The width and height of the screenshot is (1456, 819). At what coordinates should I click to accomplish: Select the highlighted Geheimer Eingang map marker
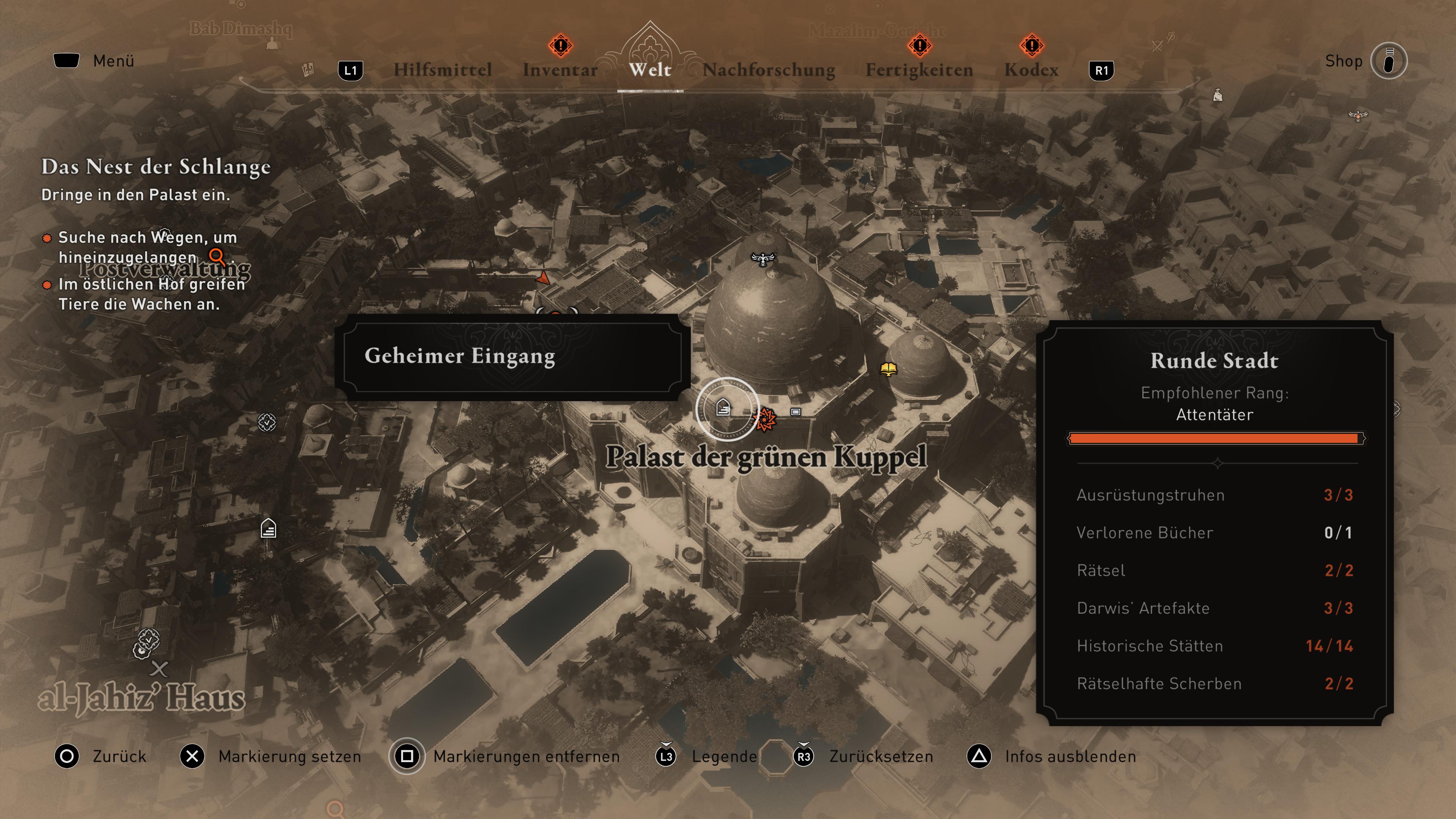point(723,408)
